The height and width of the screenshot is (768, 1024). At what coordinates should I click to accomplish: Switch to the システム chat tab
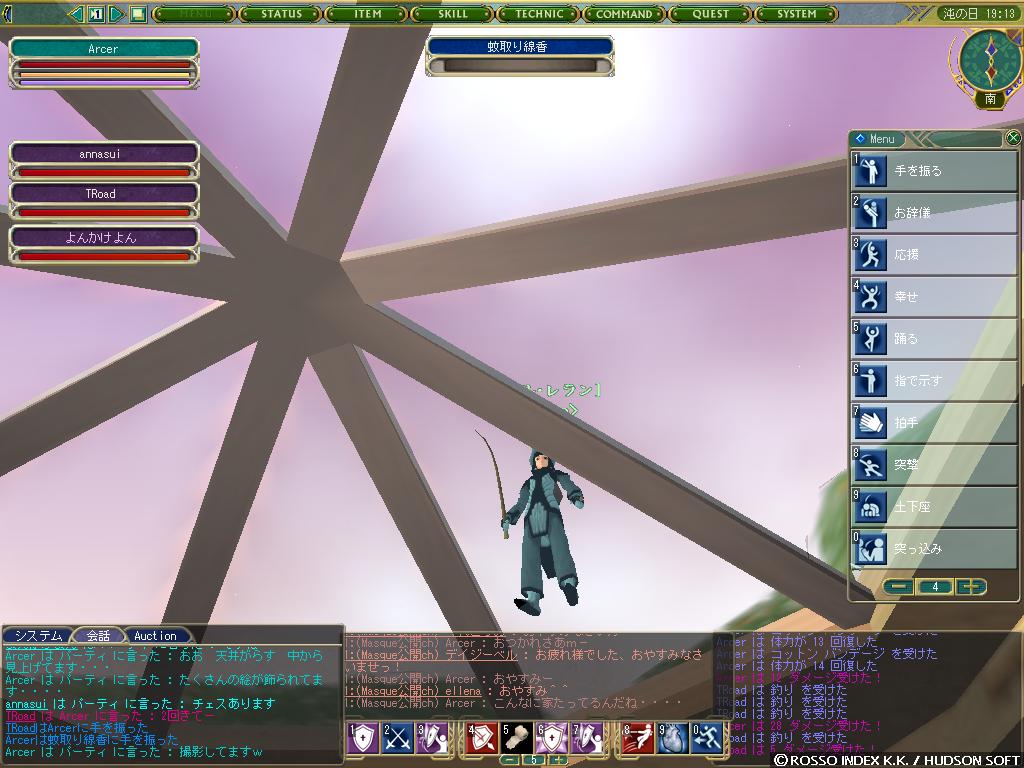point(38,636)
